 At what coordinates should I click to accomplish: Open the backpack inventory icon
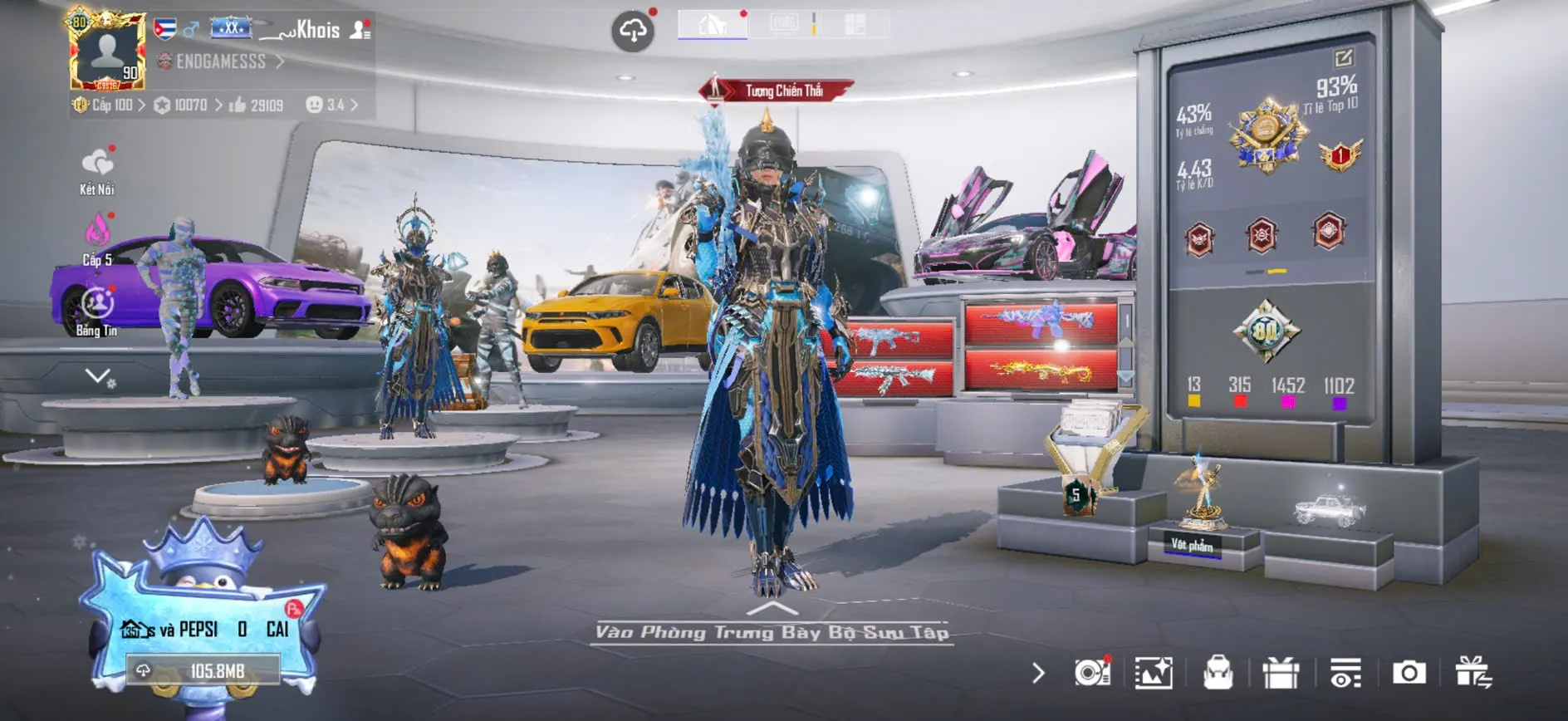click(x=1218, y=673)
